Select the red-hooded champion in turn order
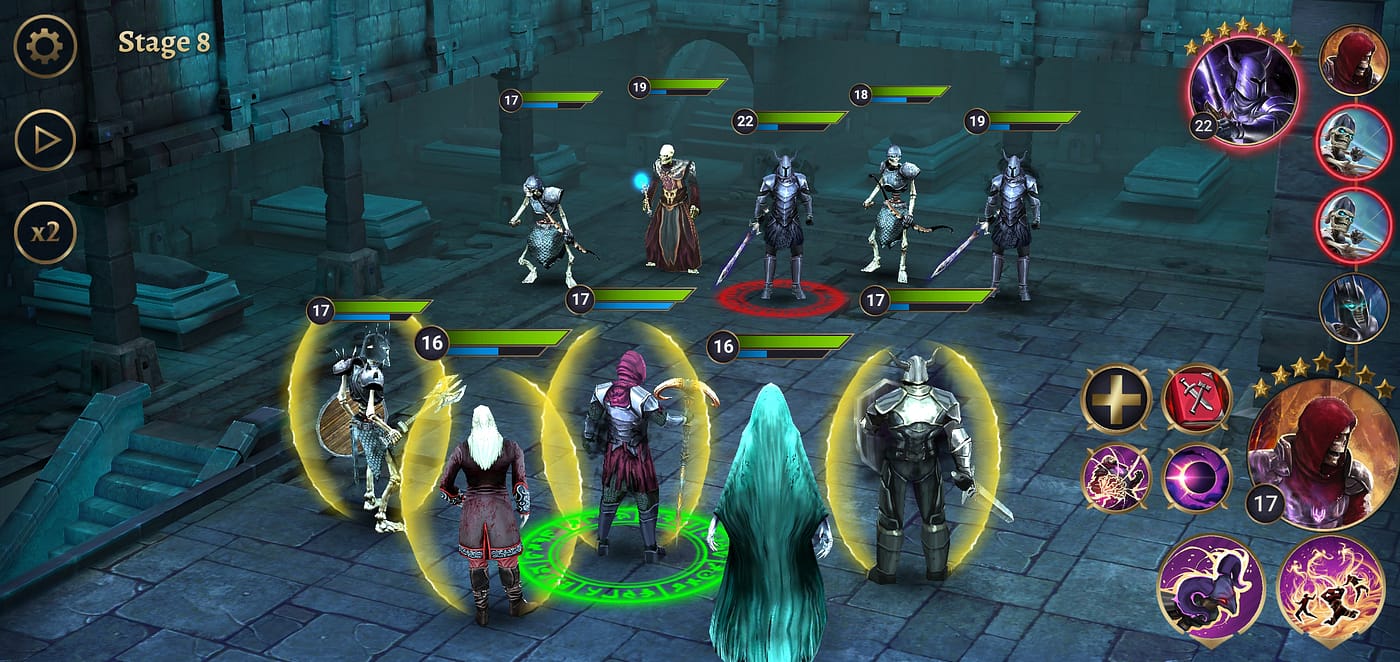The width and height of the screenshot is (1400, 662). (x=1353, y=60)
